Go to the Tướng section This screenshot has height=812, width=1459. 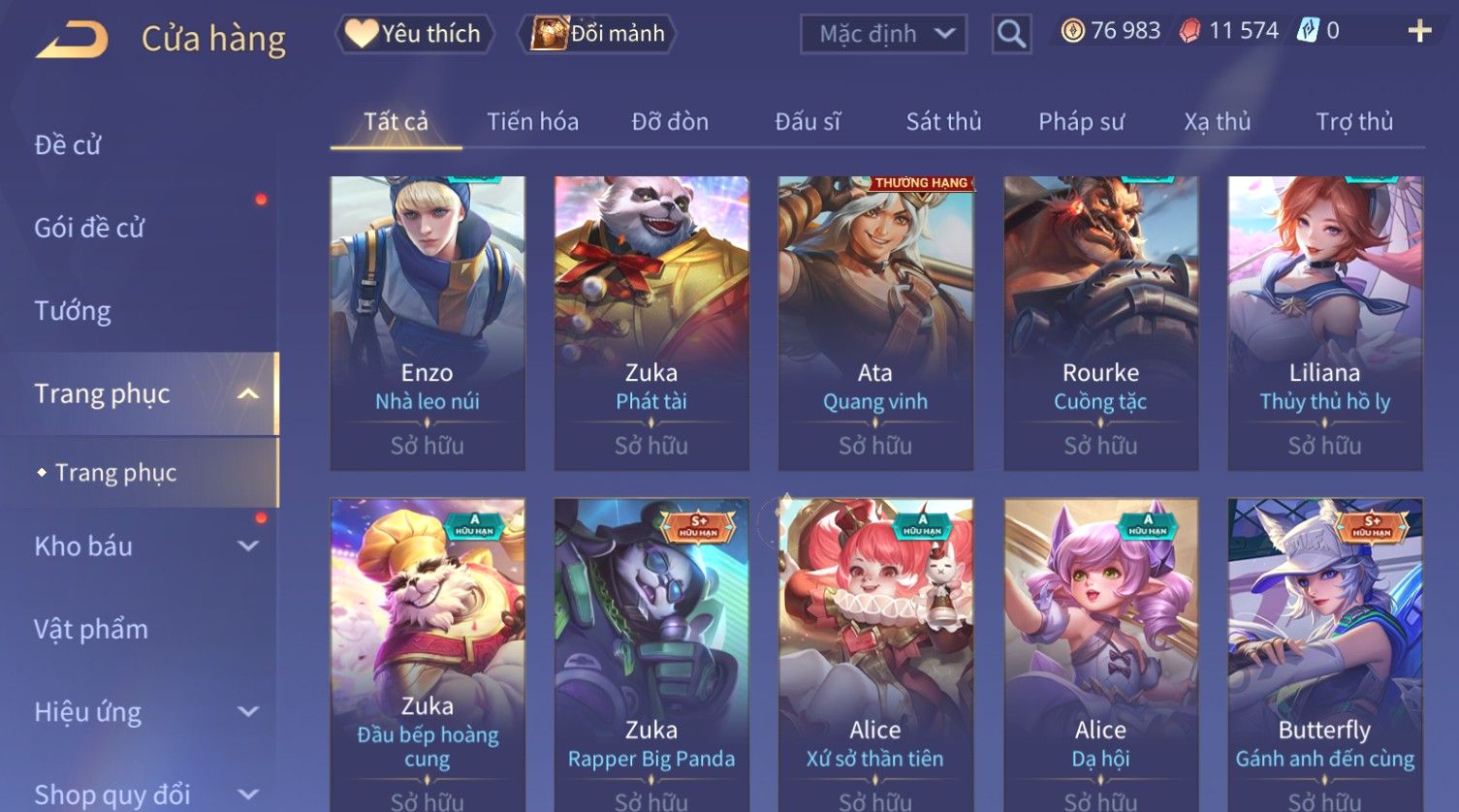coord(73,311)
